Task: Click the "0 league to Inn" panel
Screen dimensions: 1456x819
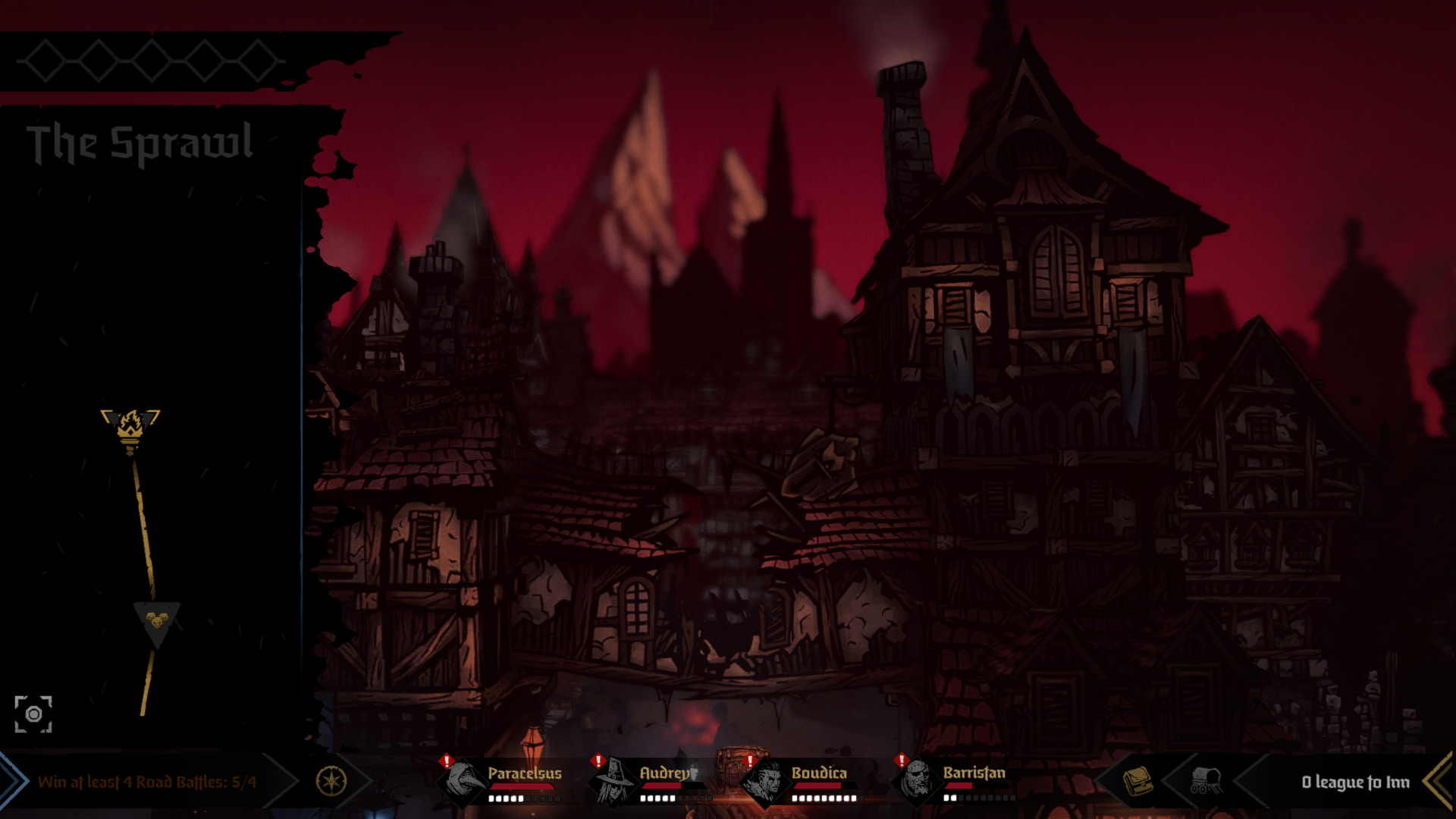Action: (x=1354, y=782)
